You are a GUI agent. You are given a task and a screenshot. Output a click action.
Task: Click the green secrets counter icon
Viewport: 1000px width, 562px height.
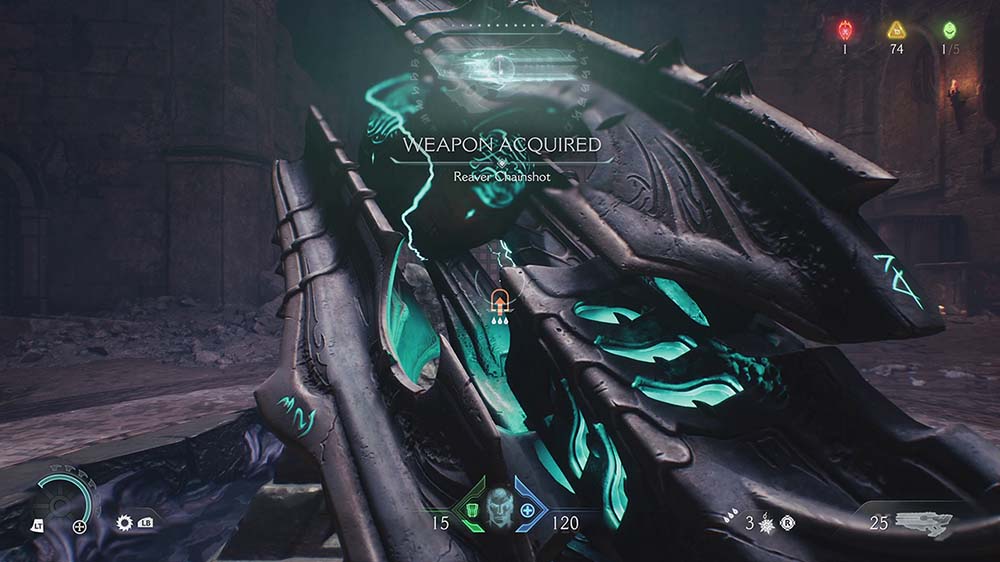click(949, 30)
